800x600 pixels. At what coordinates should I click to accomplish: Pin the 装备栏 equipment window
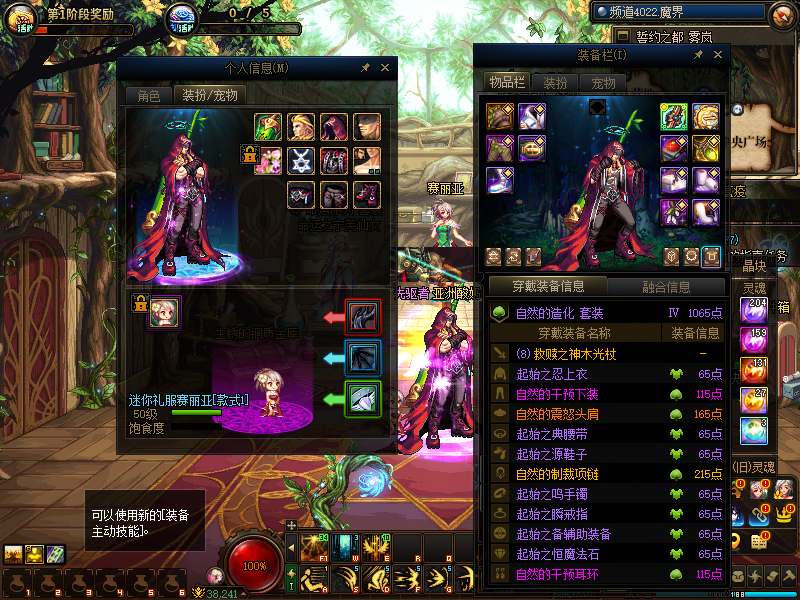tap(698, 55)
